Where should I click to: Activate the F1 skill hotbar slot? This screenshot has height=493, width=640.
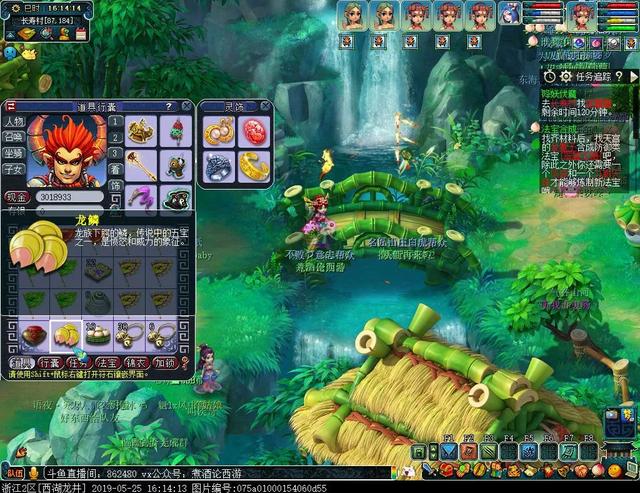click(x=447, y=452)
